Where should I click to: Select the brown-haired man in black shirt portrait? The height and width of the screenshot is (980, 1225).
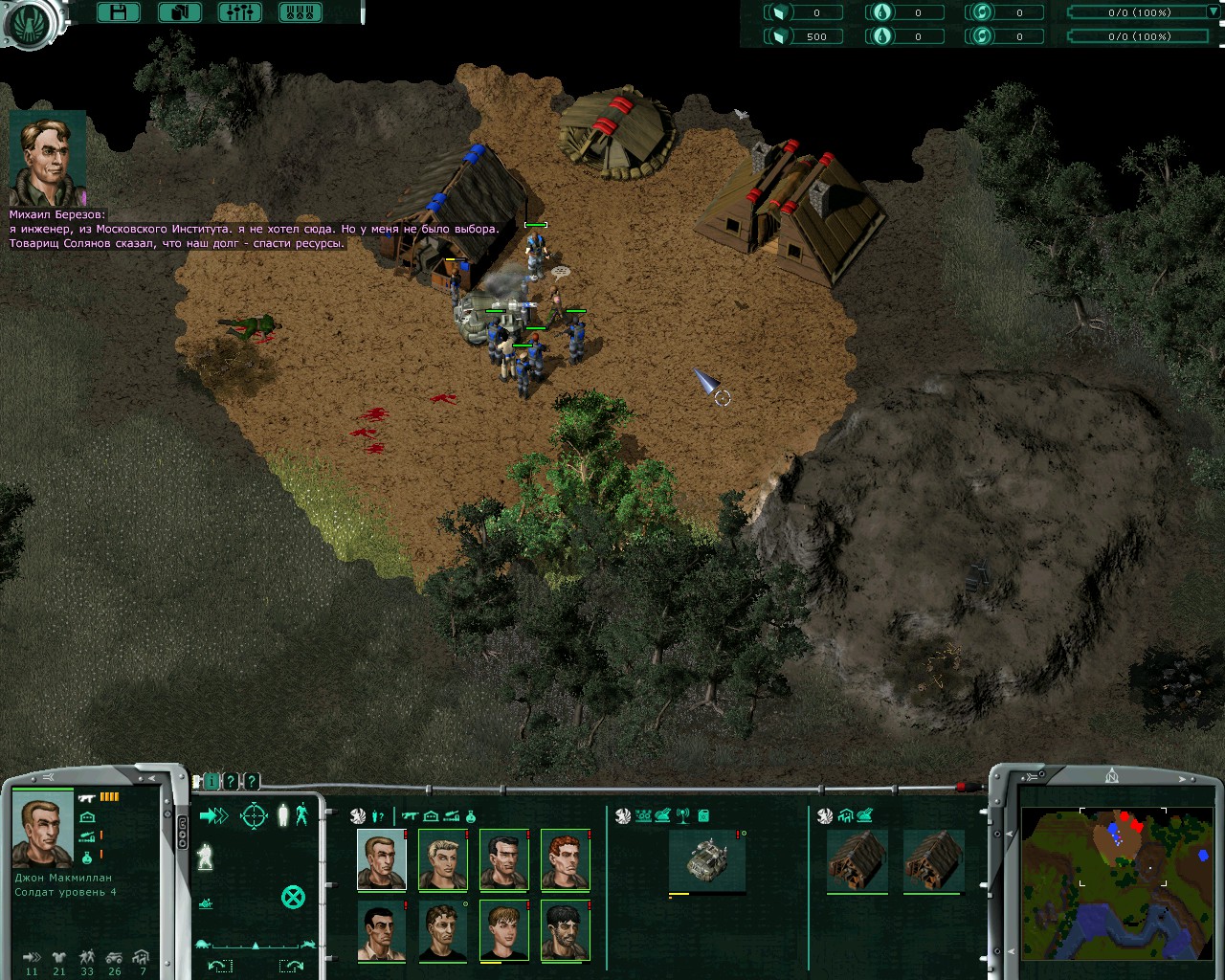click(x=443, y=930)
